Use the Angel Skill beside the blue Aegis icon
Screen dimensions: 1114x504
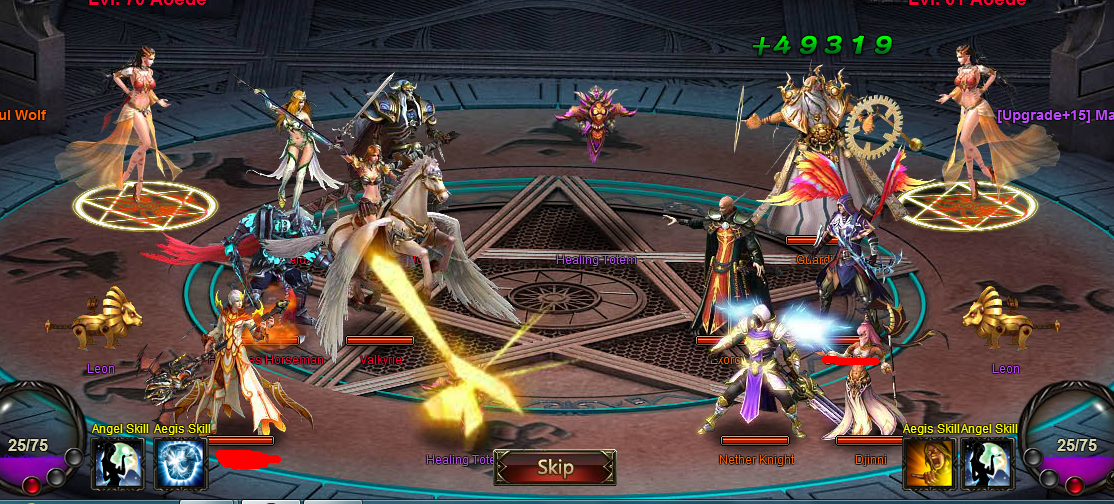(x=118, y=464)
